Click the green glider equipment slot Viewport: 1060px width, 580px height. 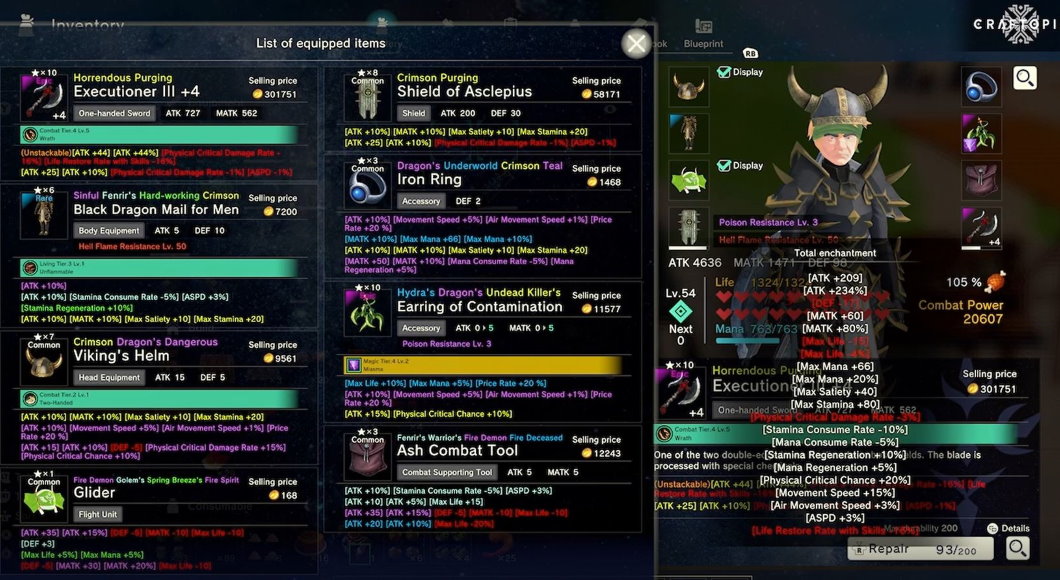(687, 180)
